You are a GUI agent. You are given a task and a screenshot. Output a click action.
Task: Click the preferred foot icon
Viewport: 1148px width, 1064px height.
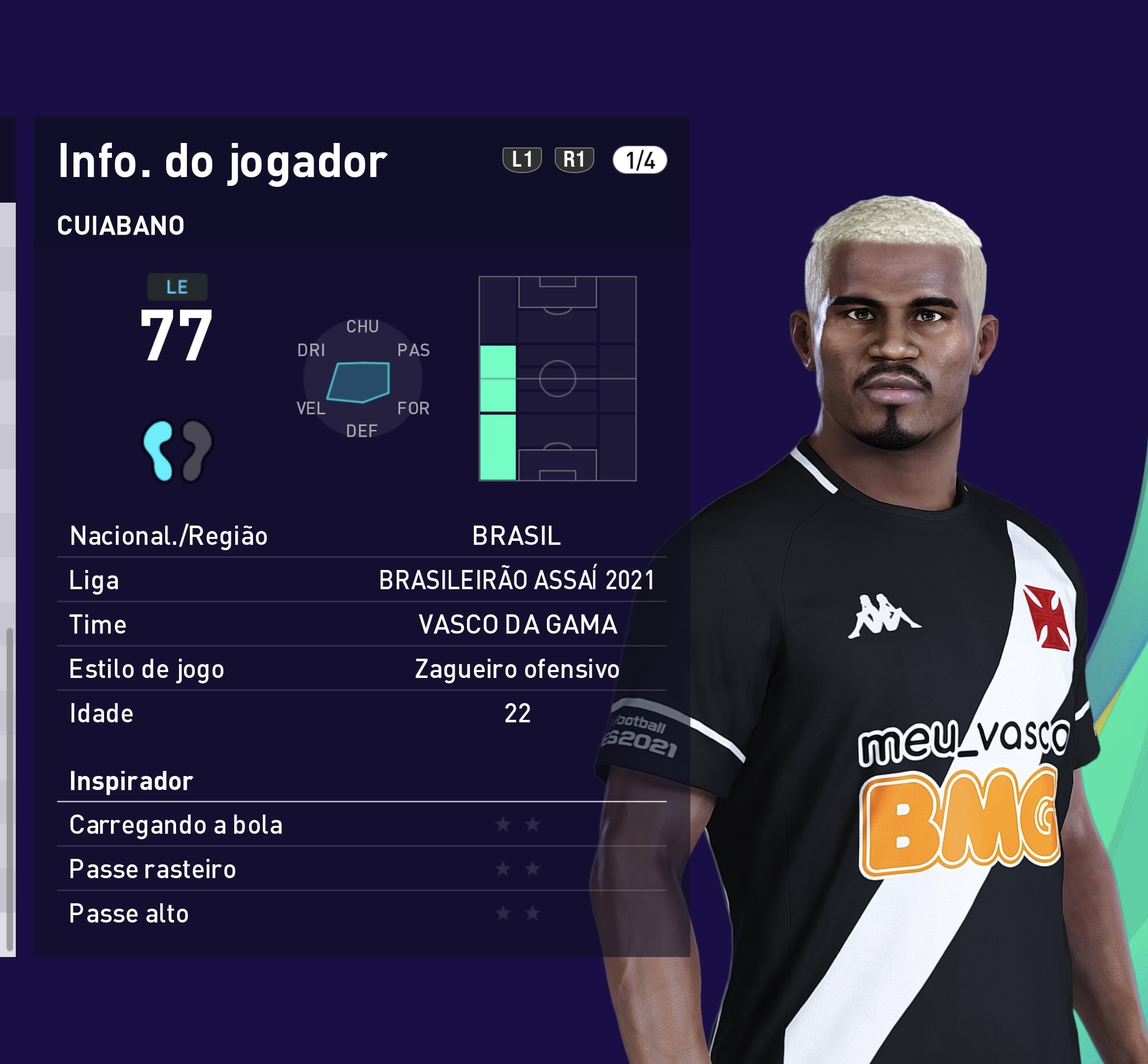click(178, 450)
